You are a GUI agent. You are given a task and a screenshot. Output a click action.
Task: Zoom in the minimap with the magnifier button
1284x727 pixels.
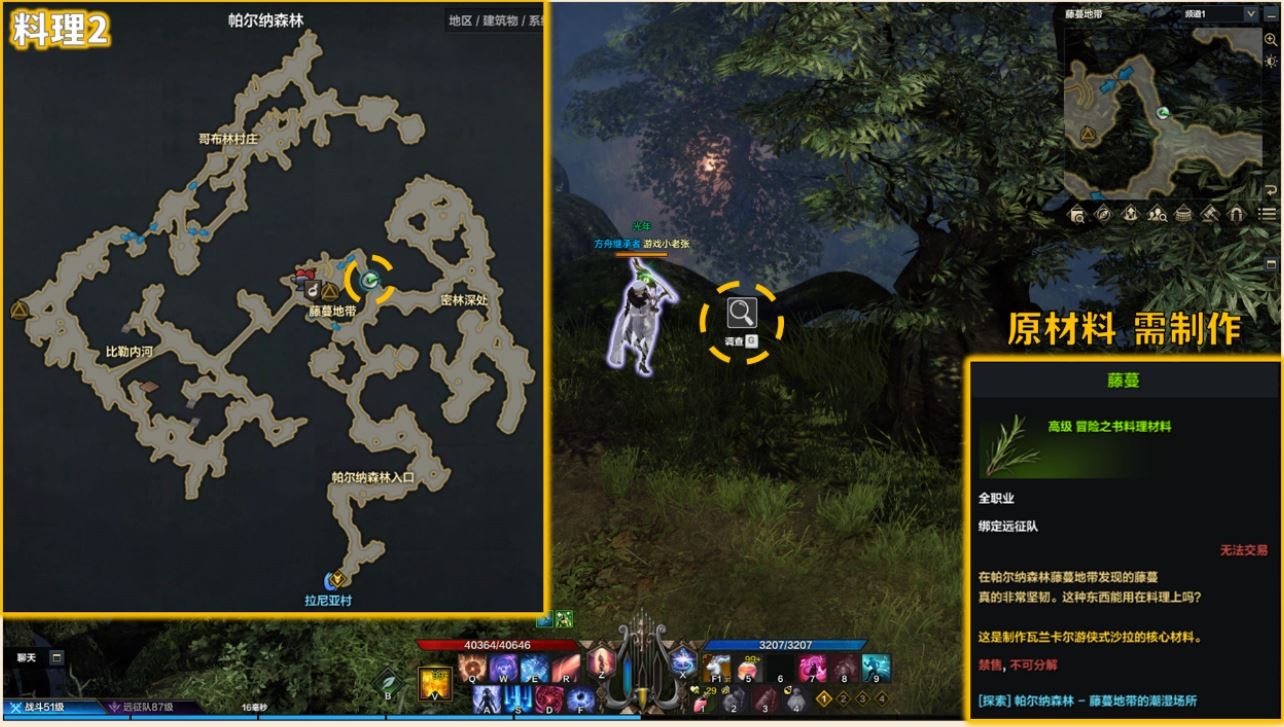point(1271,39)
